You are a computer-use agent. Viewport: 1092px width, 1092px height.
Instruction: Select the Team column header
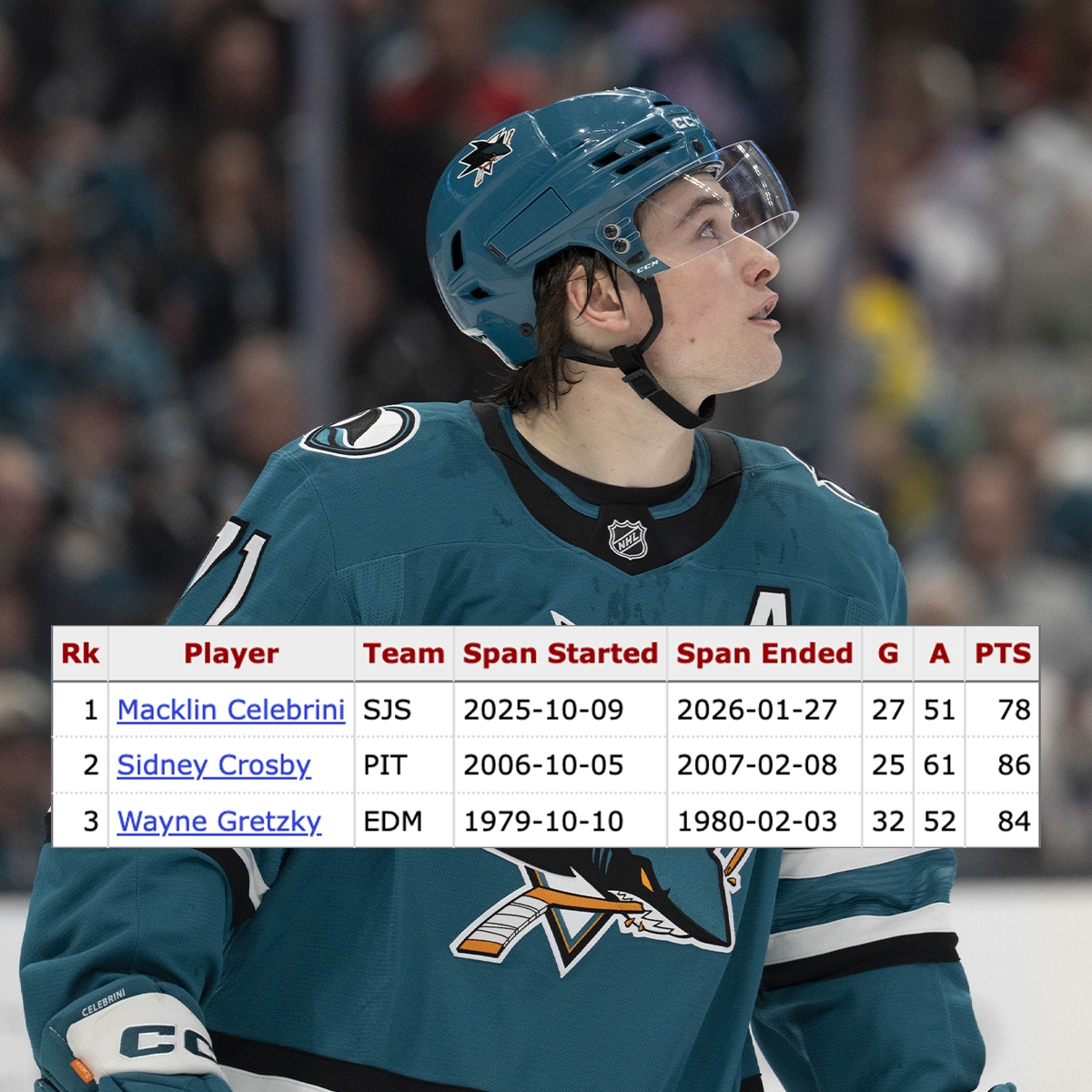(403, 653)
